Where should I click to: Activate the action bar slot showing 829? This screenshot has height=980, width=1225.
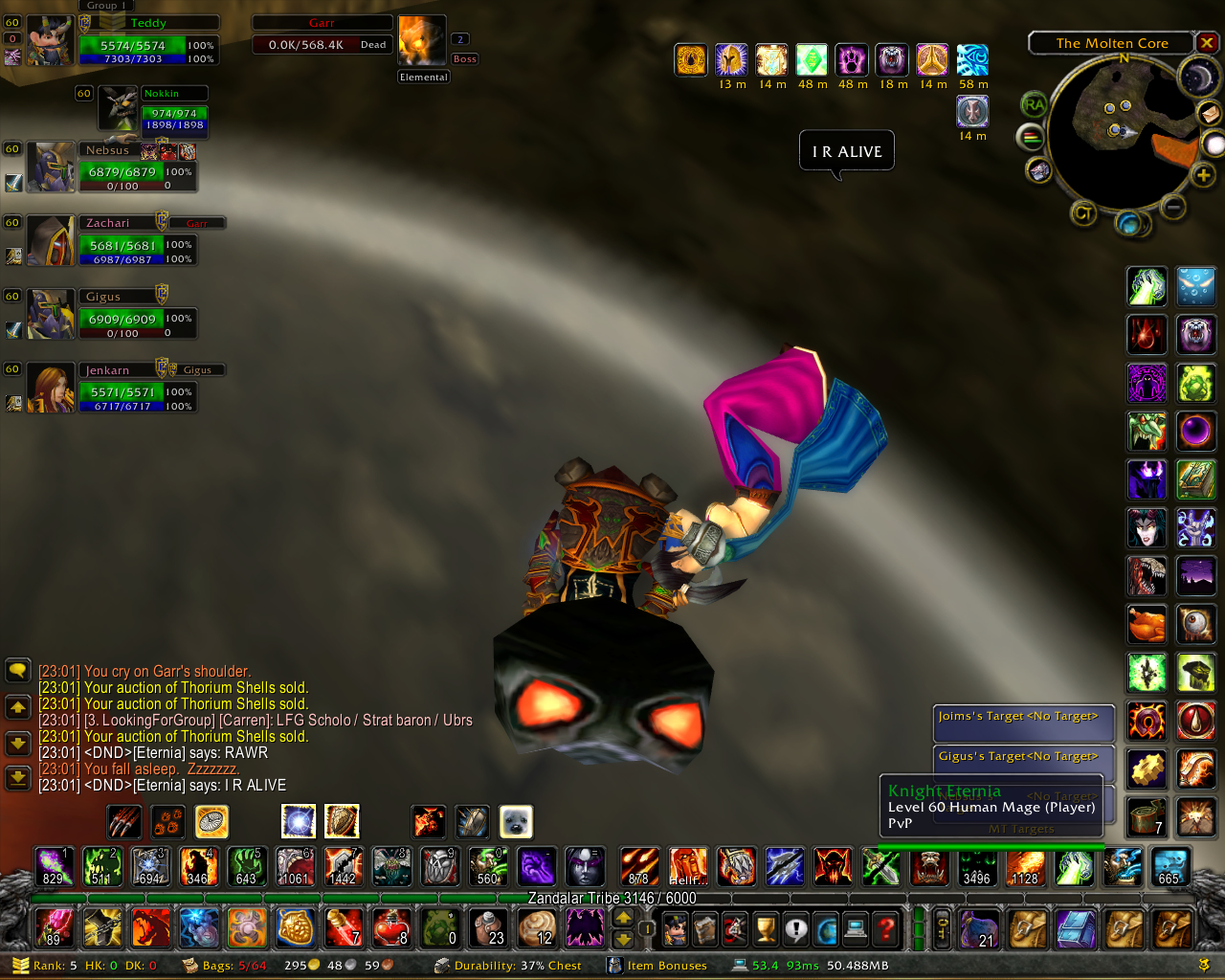point(54,866)
